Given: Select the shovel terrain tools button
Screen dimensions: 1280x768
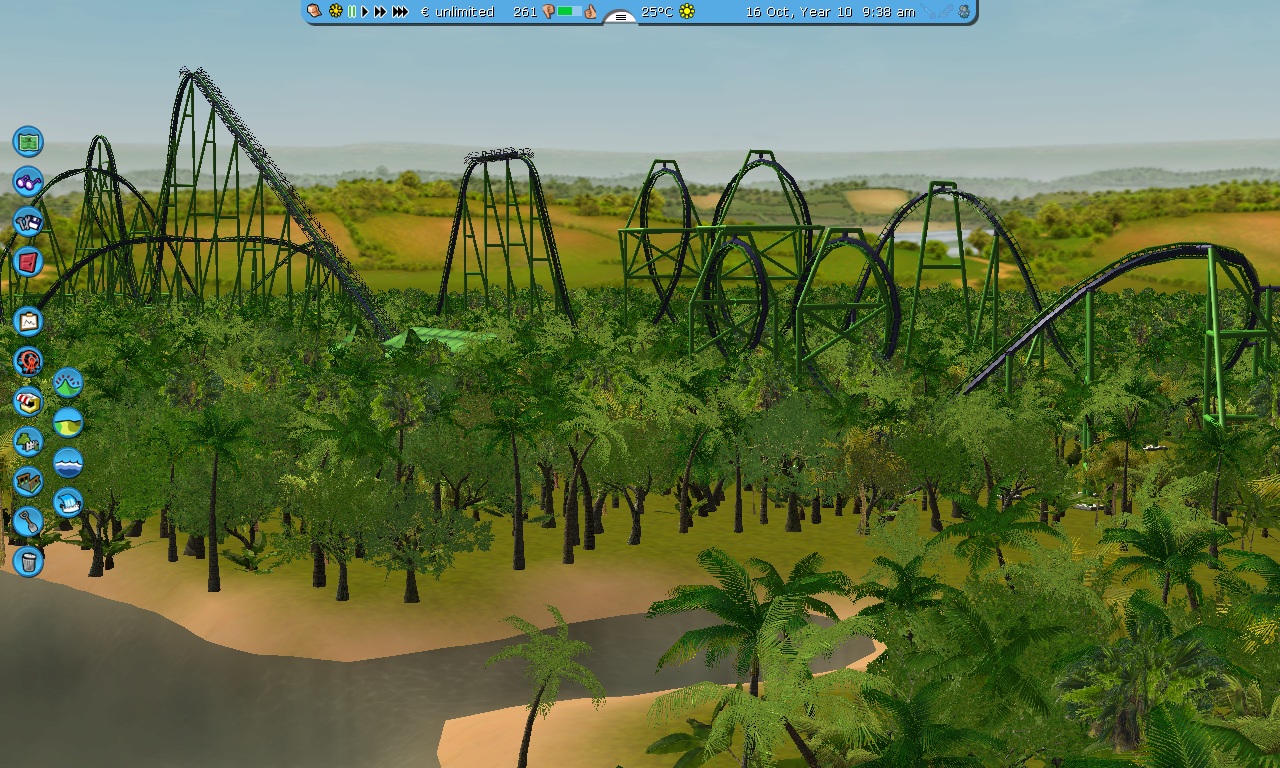Looking at the screenshot, I should pyautogui.click(x=28, y=521).
